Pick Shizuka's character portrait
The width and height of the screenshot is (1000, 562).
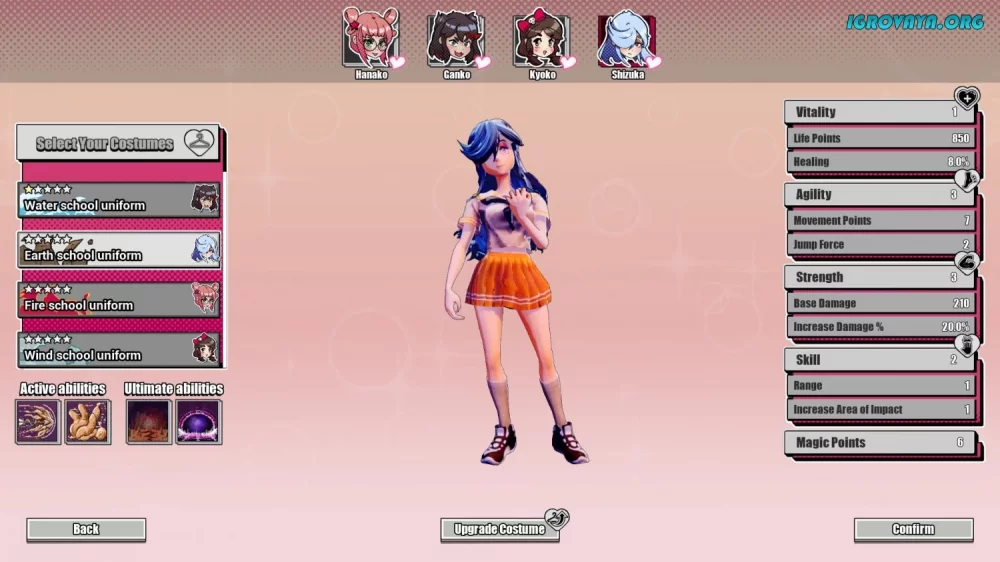pos(626,40)
